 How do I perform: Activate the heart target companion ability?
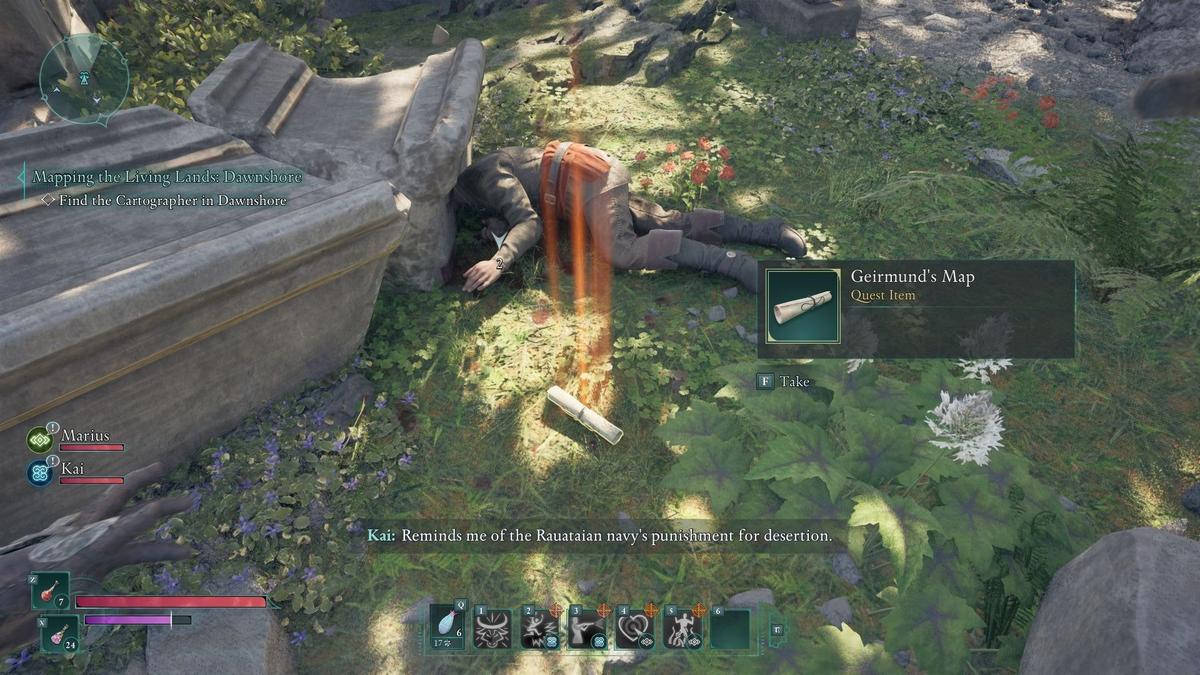pos(635,628)
